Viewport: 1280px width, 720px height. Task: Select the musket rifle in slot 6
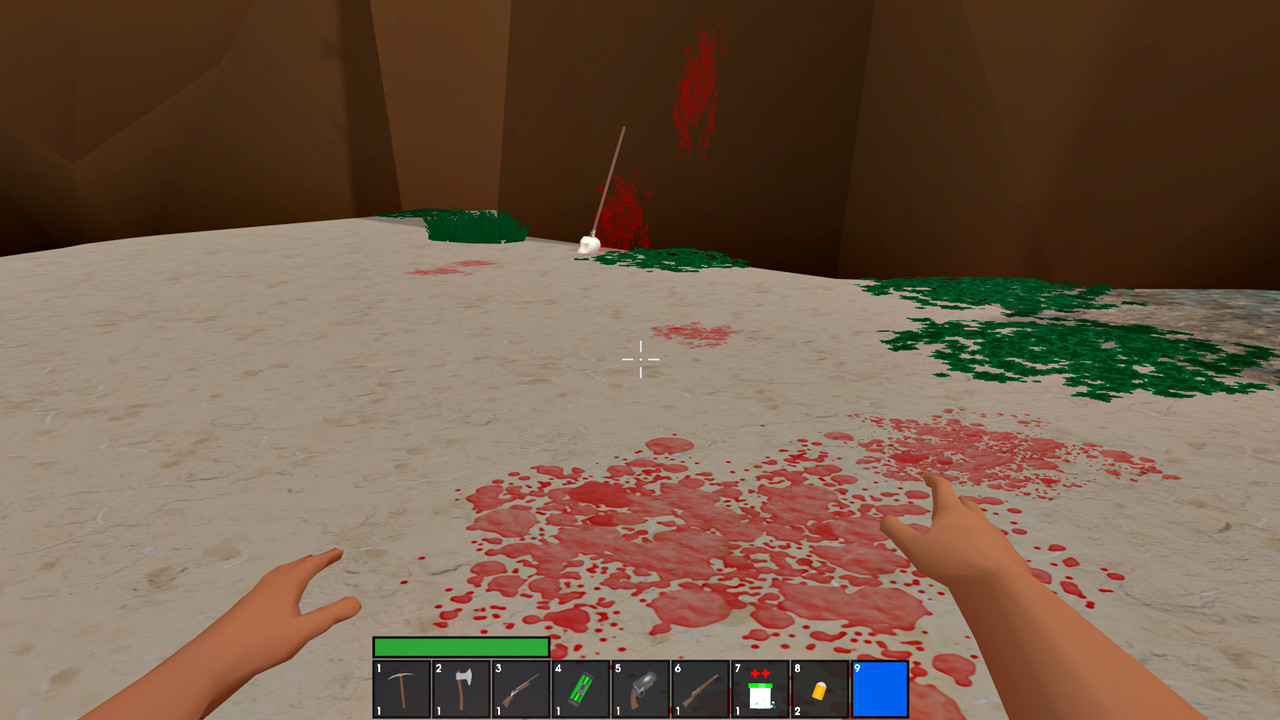(x=702, y=688)
